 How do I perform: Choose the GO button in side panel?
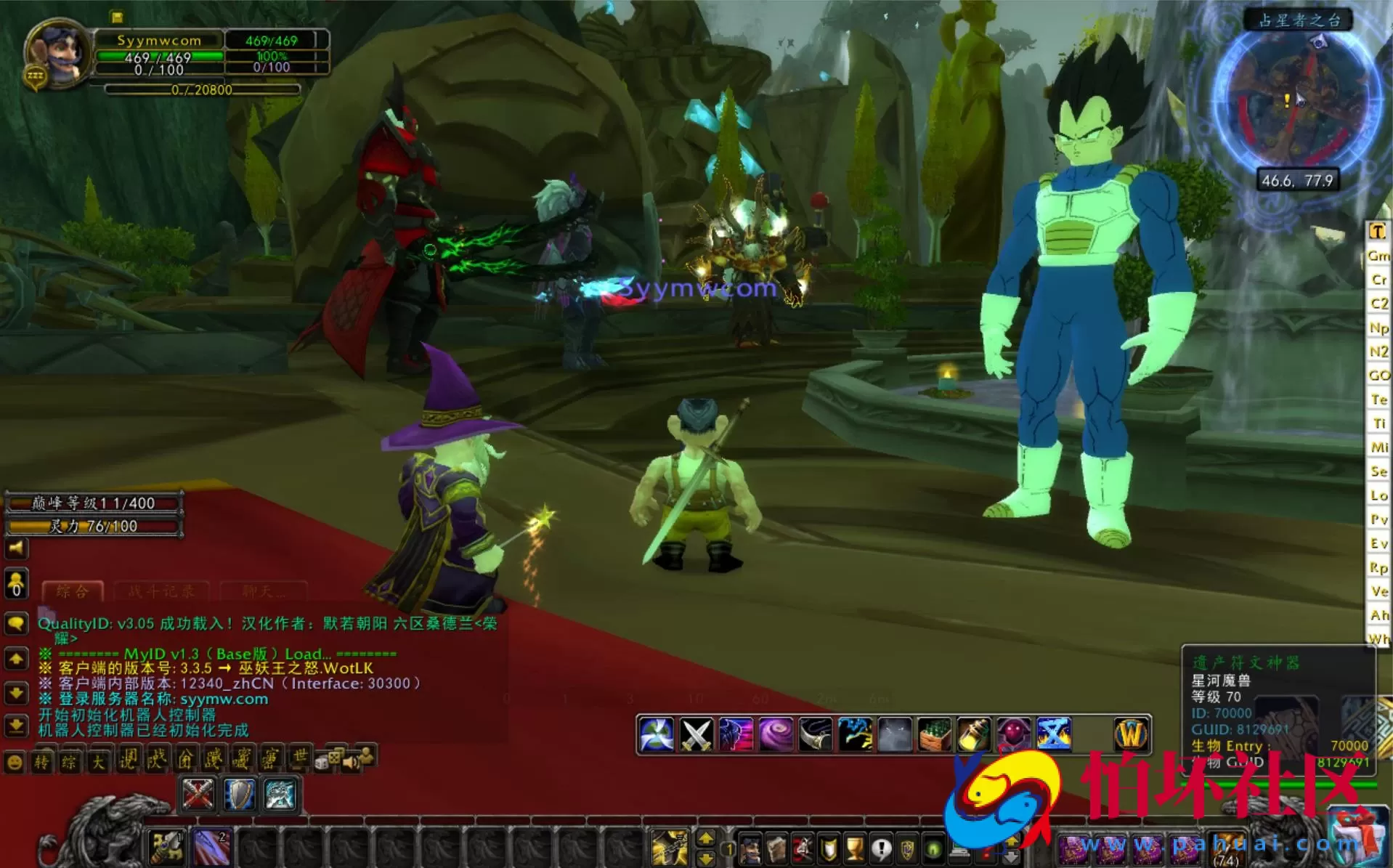[1378, 376]
